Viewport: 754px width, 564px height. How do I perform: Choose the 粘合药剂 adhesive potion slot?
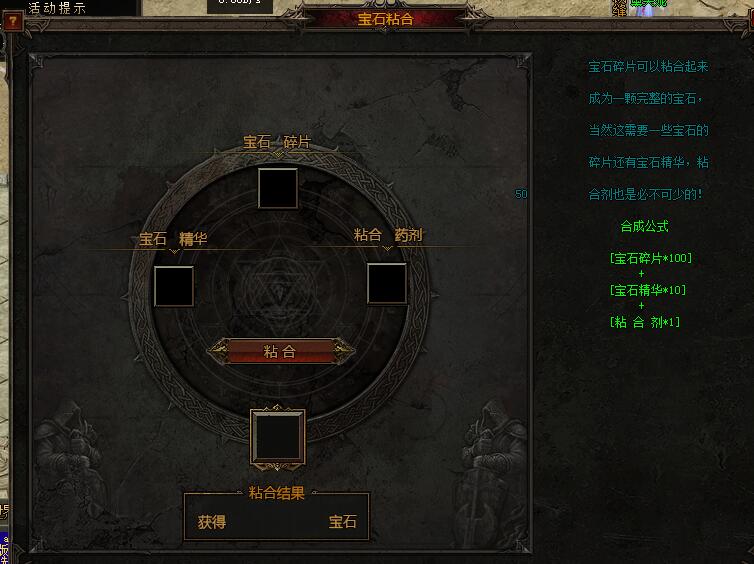tap(386, 283)
